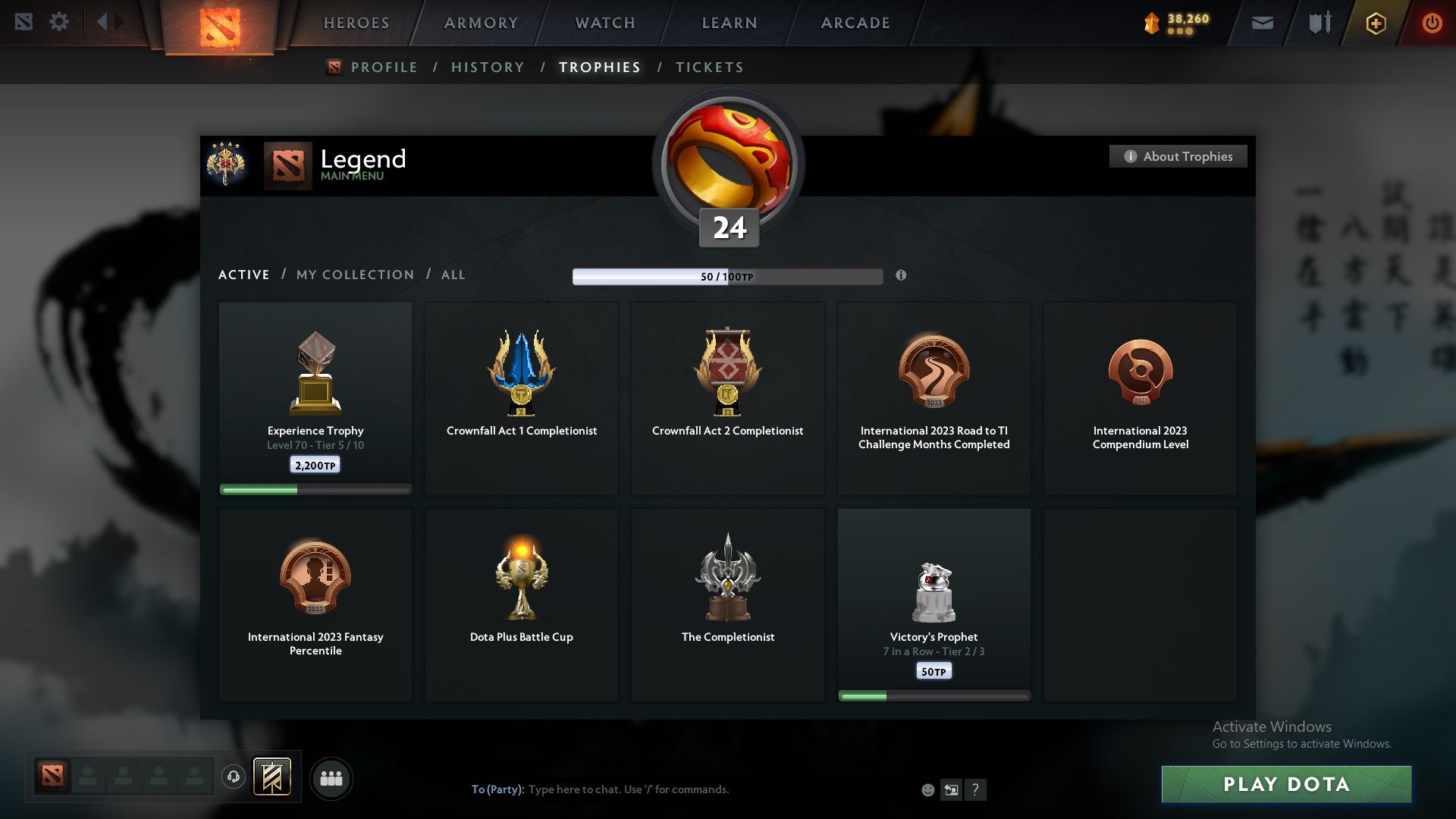Click the 50/100TP progress bar
The height and width of the screenshot is (819, 1456).
tap(728, 276)
